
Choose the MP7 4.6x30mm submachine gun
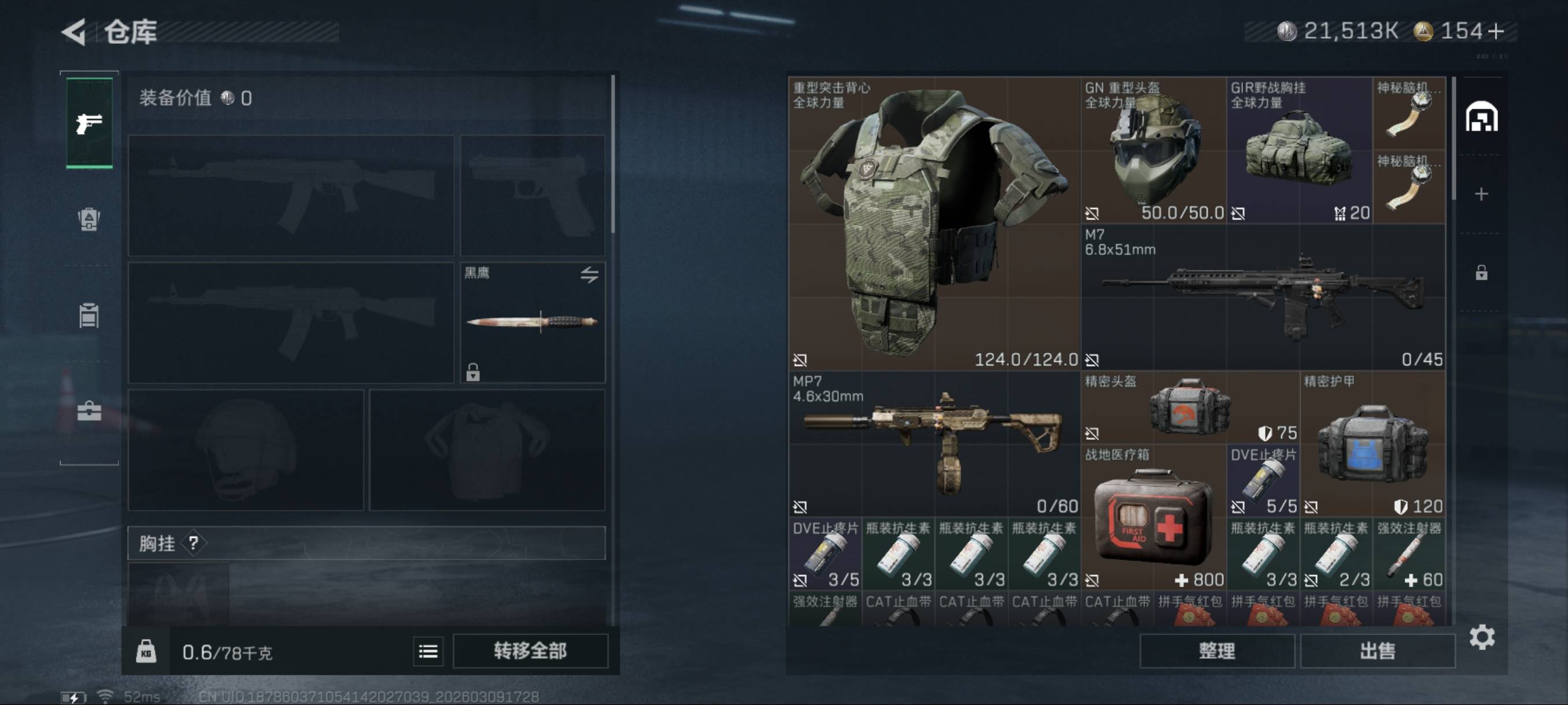[933, 443]
